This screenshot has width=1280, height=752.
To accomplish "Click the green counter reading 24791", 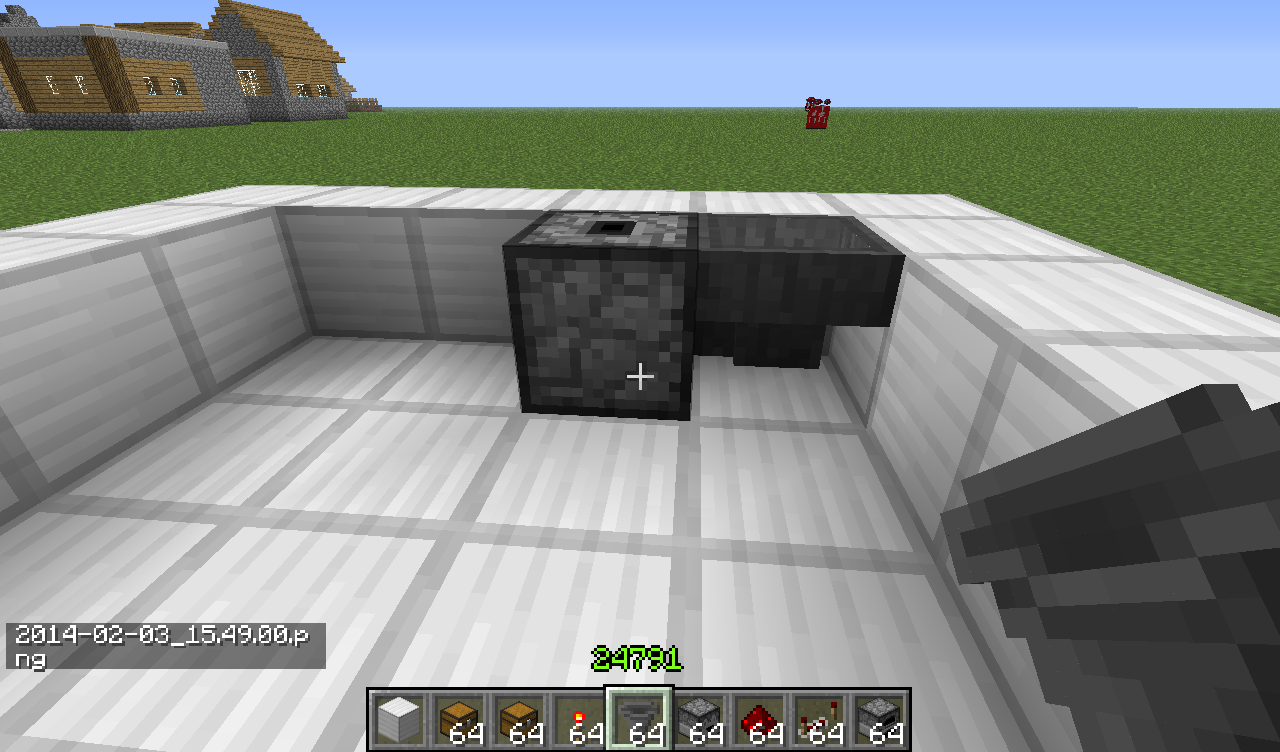I will (x=640, y=658).
